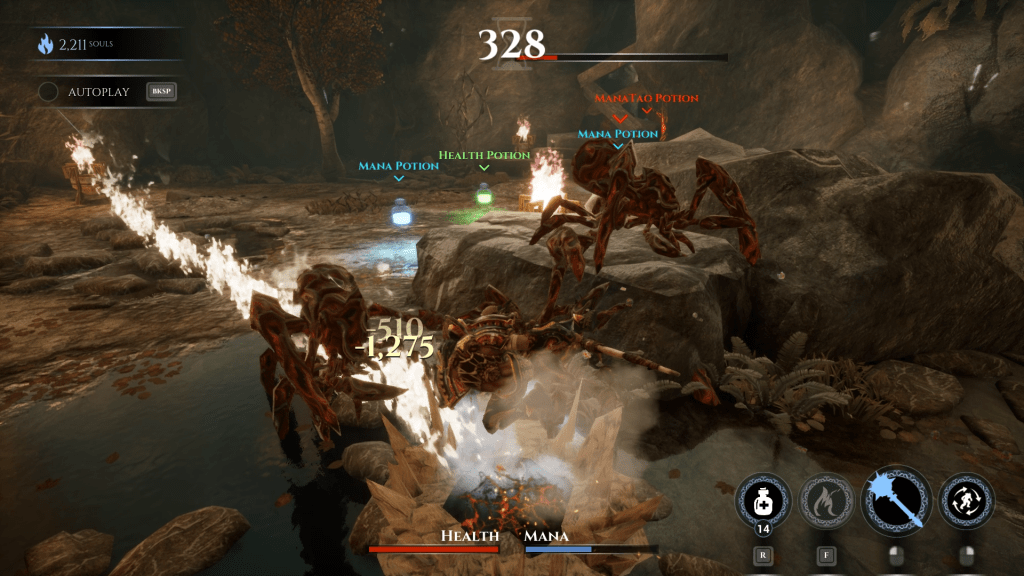The width and height of the screenshot is (1024, 576).
Task: Activate the spinning warrior ability icon
Action: click(x=967, y=499)
